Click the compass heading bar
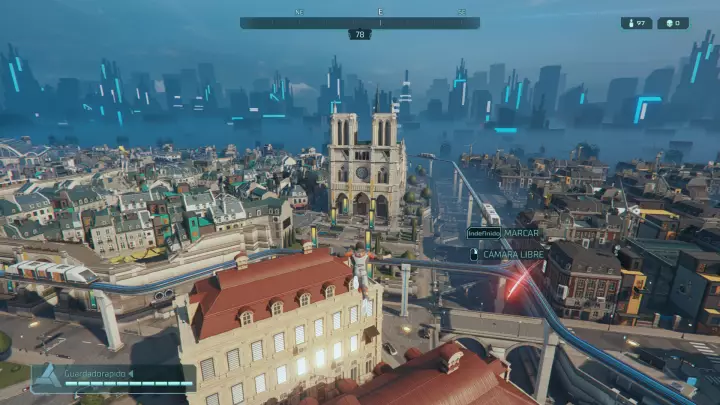 (359, 22)
